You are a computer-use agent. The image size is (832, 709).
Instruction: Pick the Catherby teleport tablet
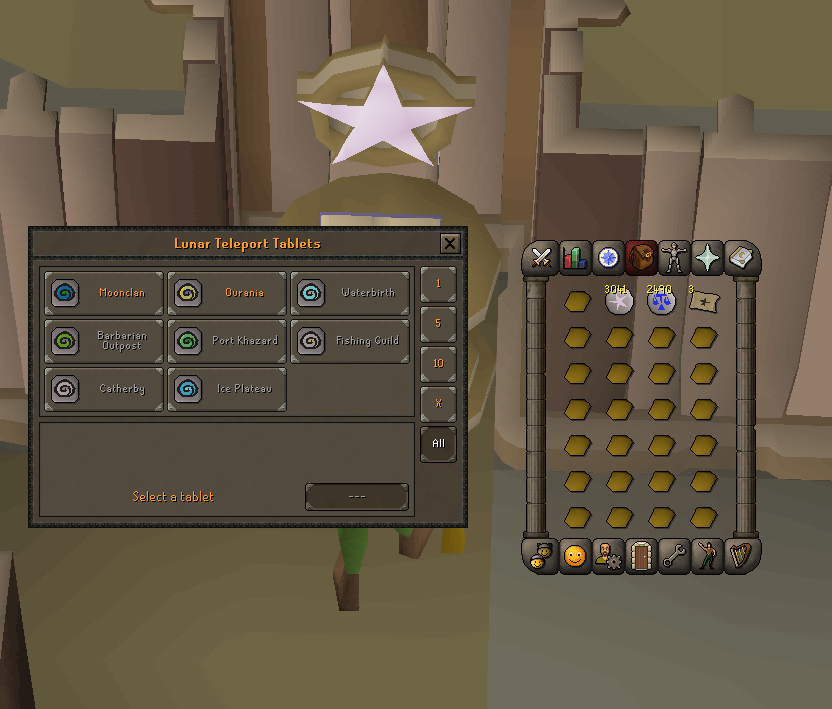pos(102,389)
